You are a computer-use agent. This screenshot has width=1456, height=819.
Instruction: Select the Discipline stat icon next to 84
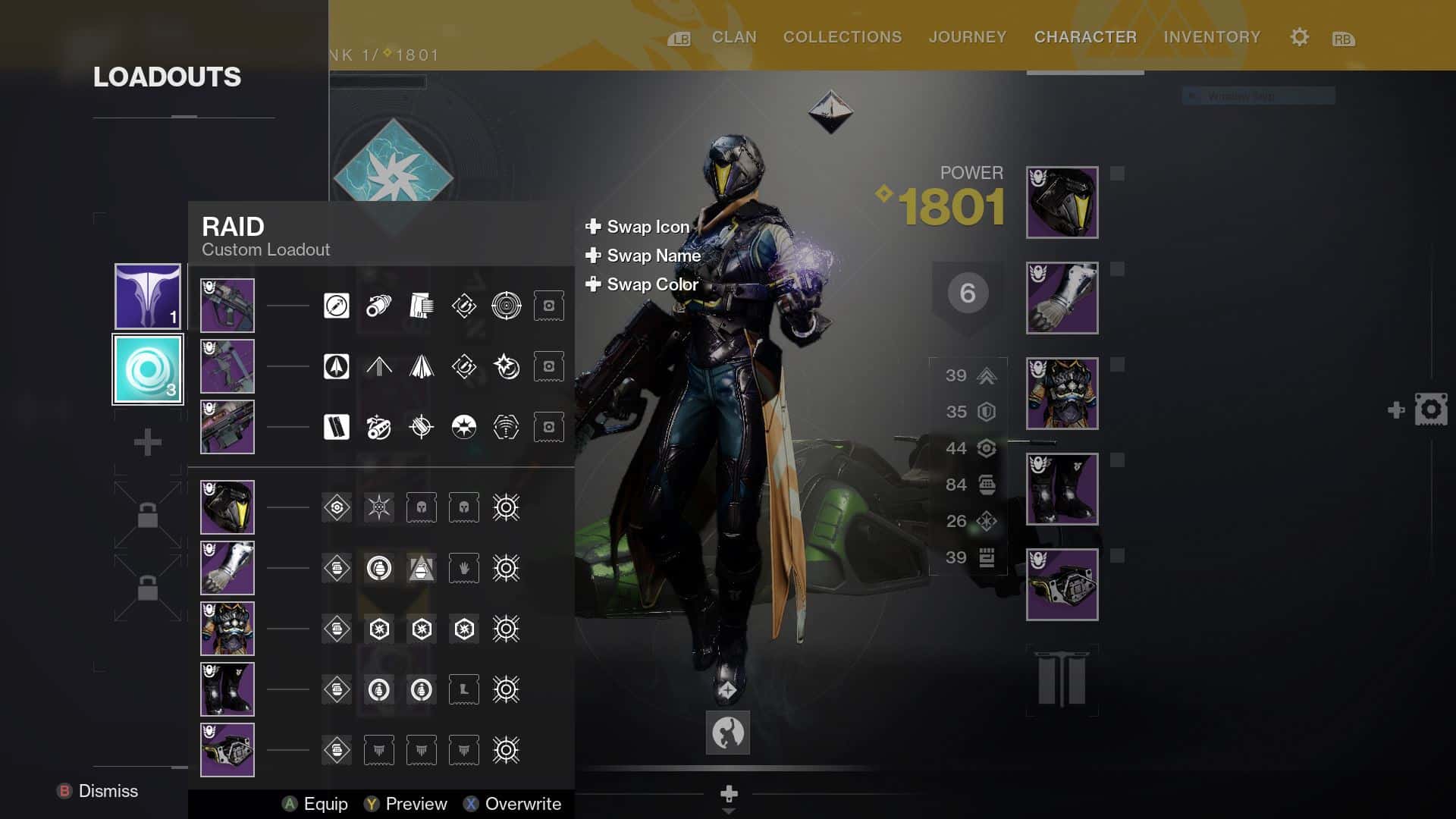click(x=987, y=484)
